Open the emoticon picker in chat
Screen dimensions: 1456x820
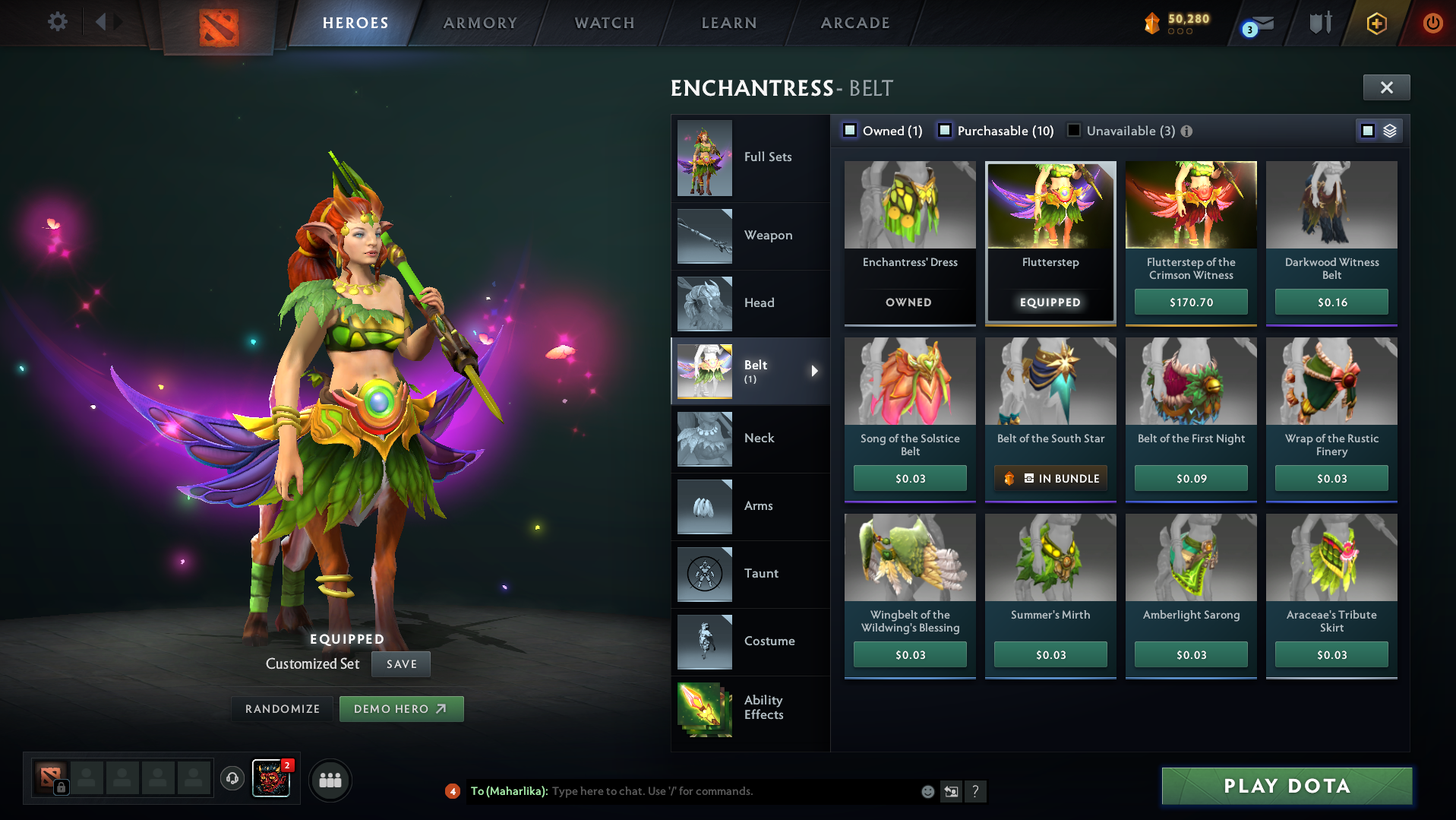[928, 791]
